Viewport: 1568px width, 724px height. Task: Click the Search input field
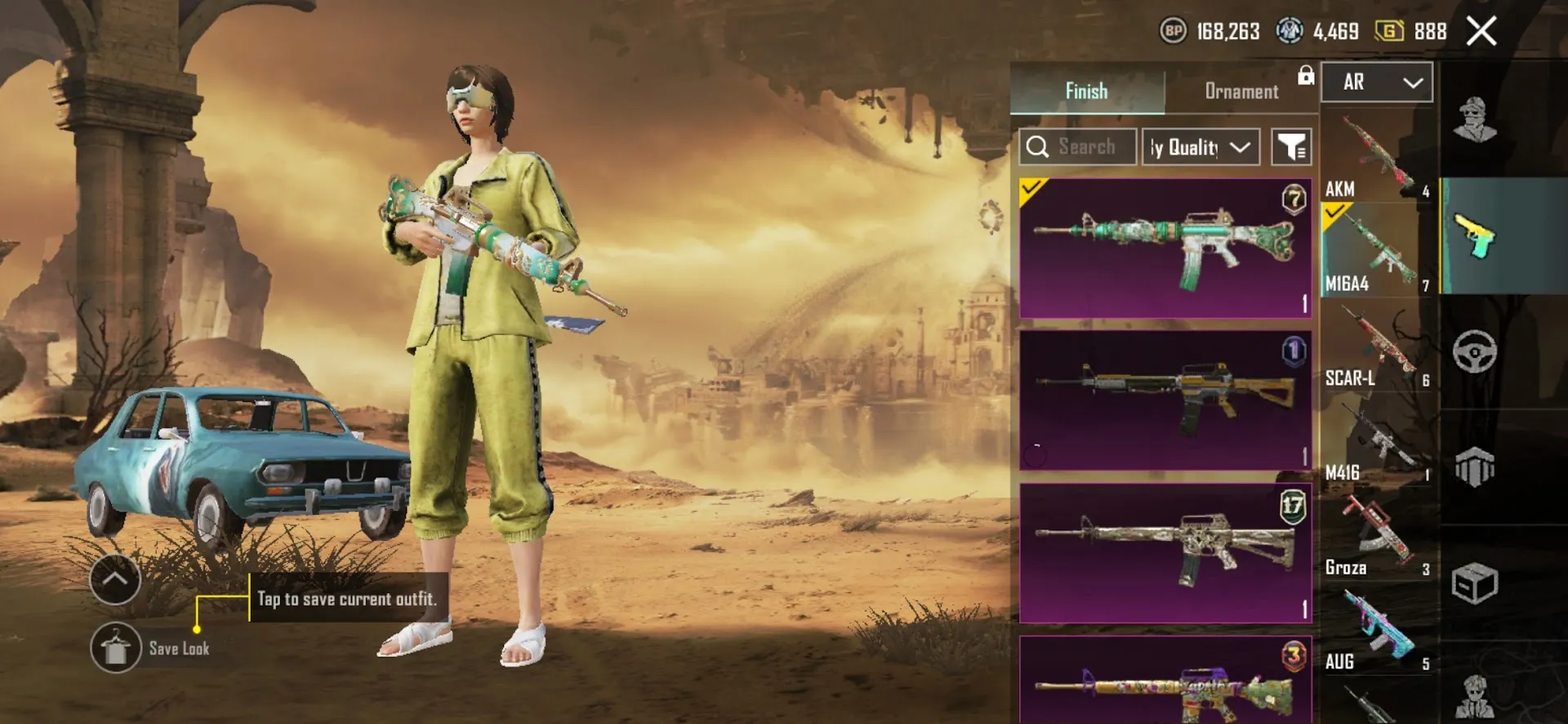[x=1077, y=146]
